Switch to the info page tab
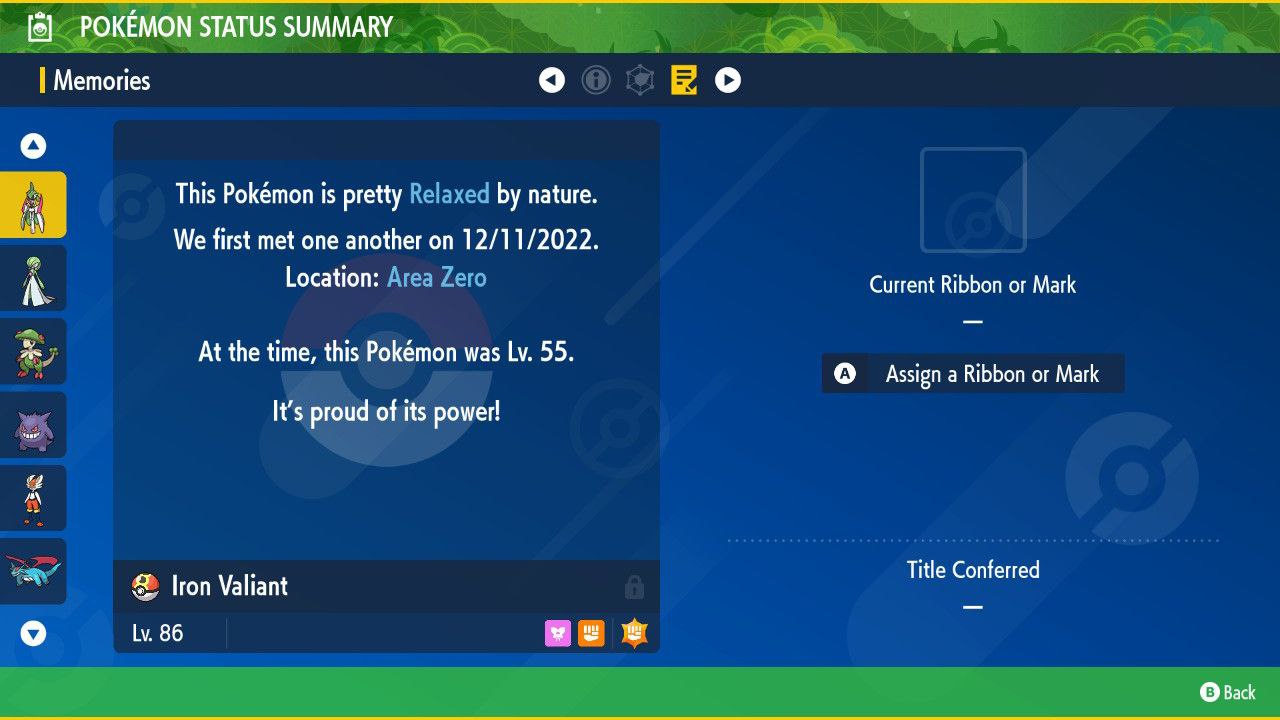 pyautogui.click(x=596, y=80)
